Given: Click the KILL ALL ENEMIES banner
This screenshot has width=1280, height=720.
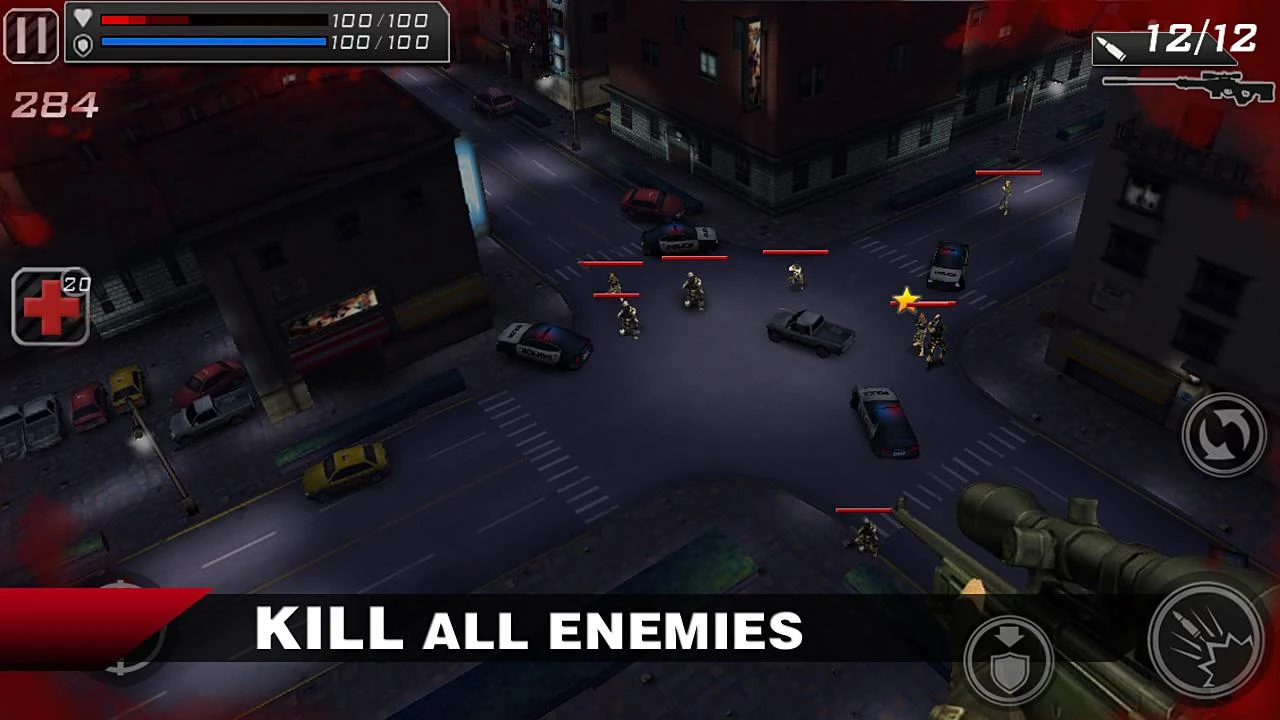Looking at the screenshot, I should pos(530,630).
